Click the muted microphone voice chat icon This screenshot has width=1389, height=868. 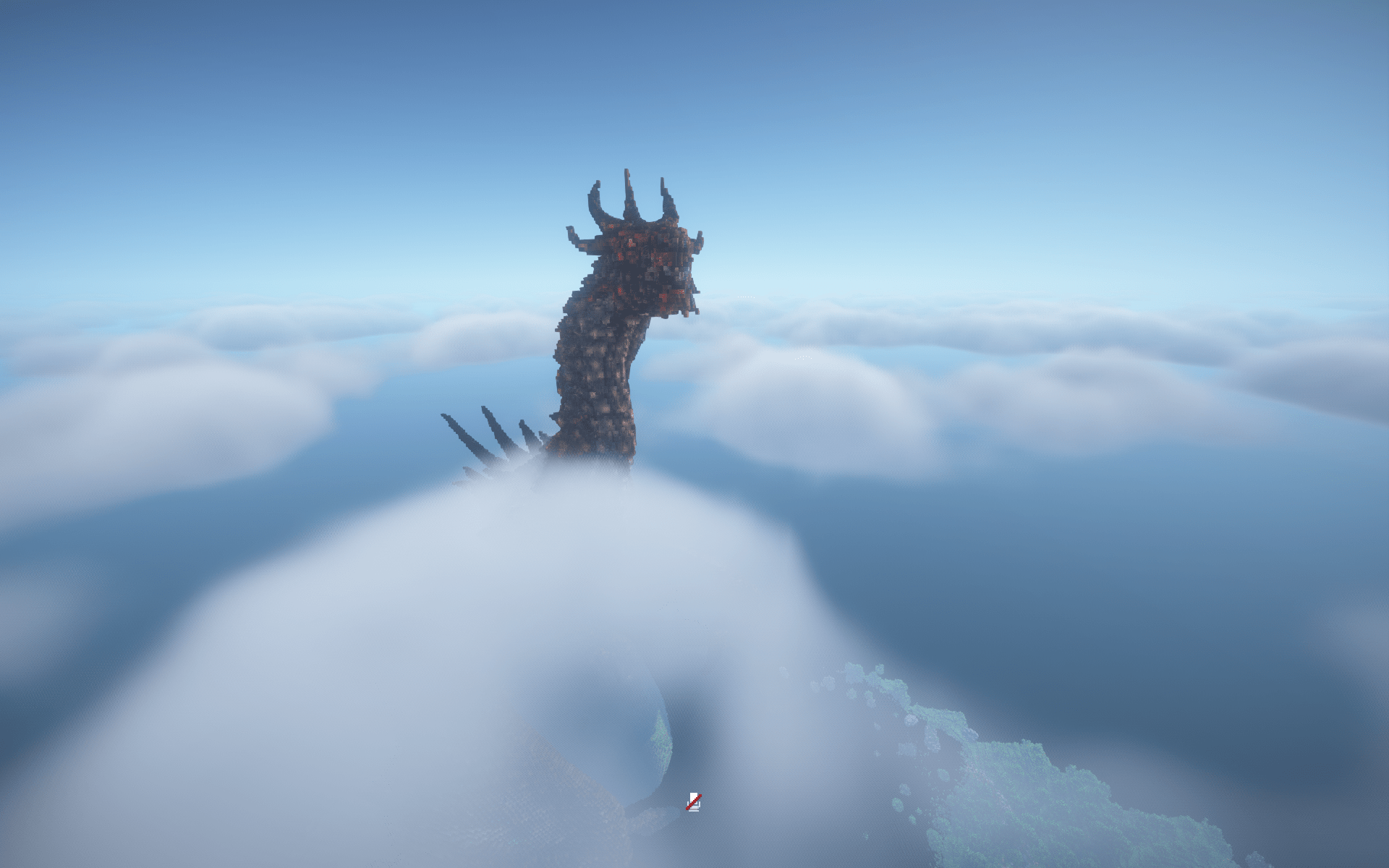pyautogui.click(x=694, y=801)
